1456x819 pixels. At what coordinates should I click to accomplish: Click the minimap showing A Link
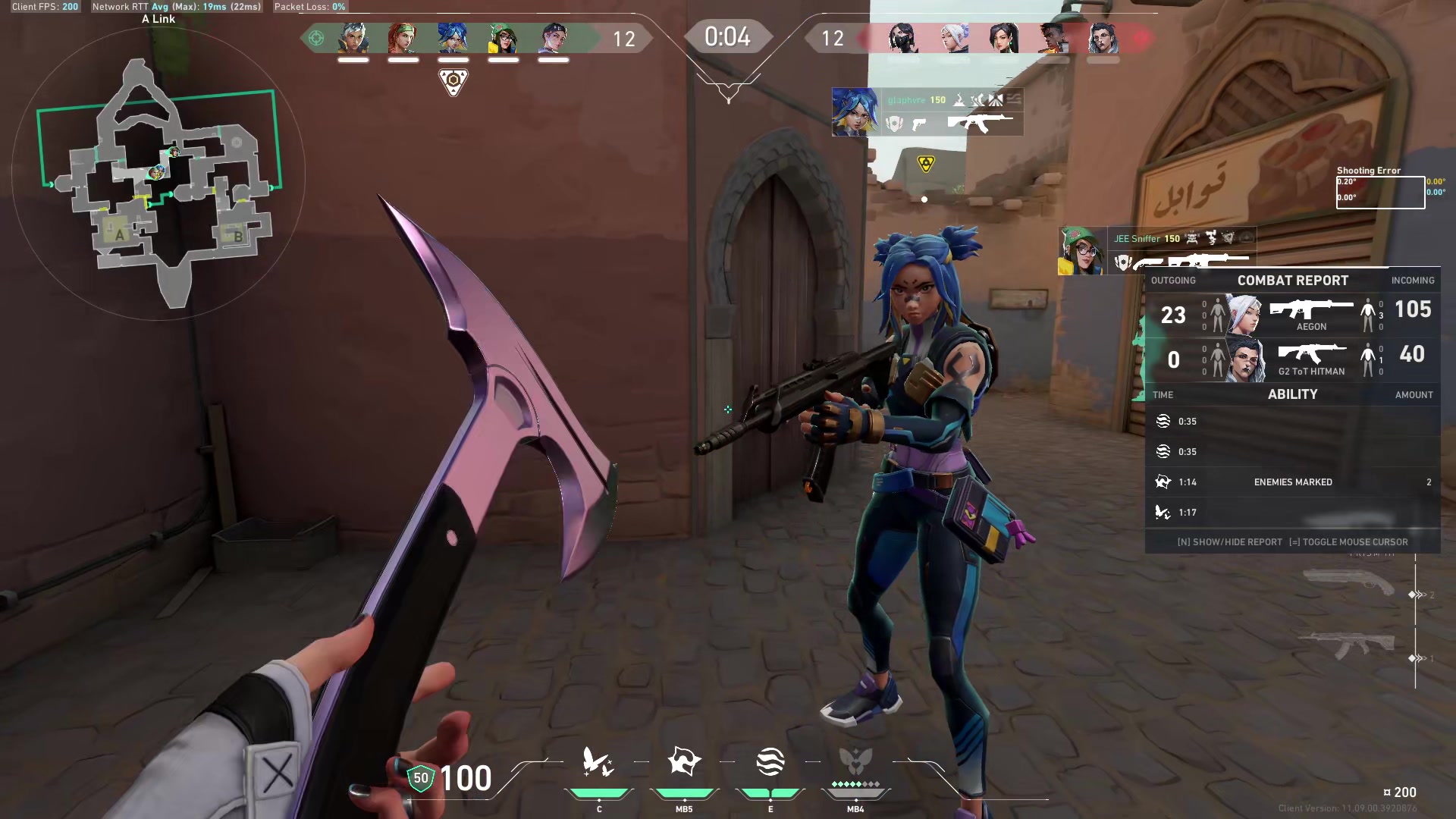(159, 174)
